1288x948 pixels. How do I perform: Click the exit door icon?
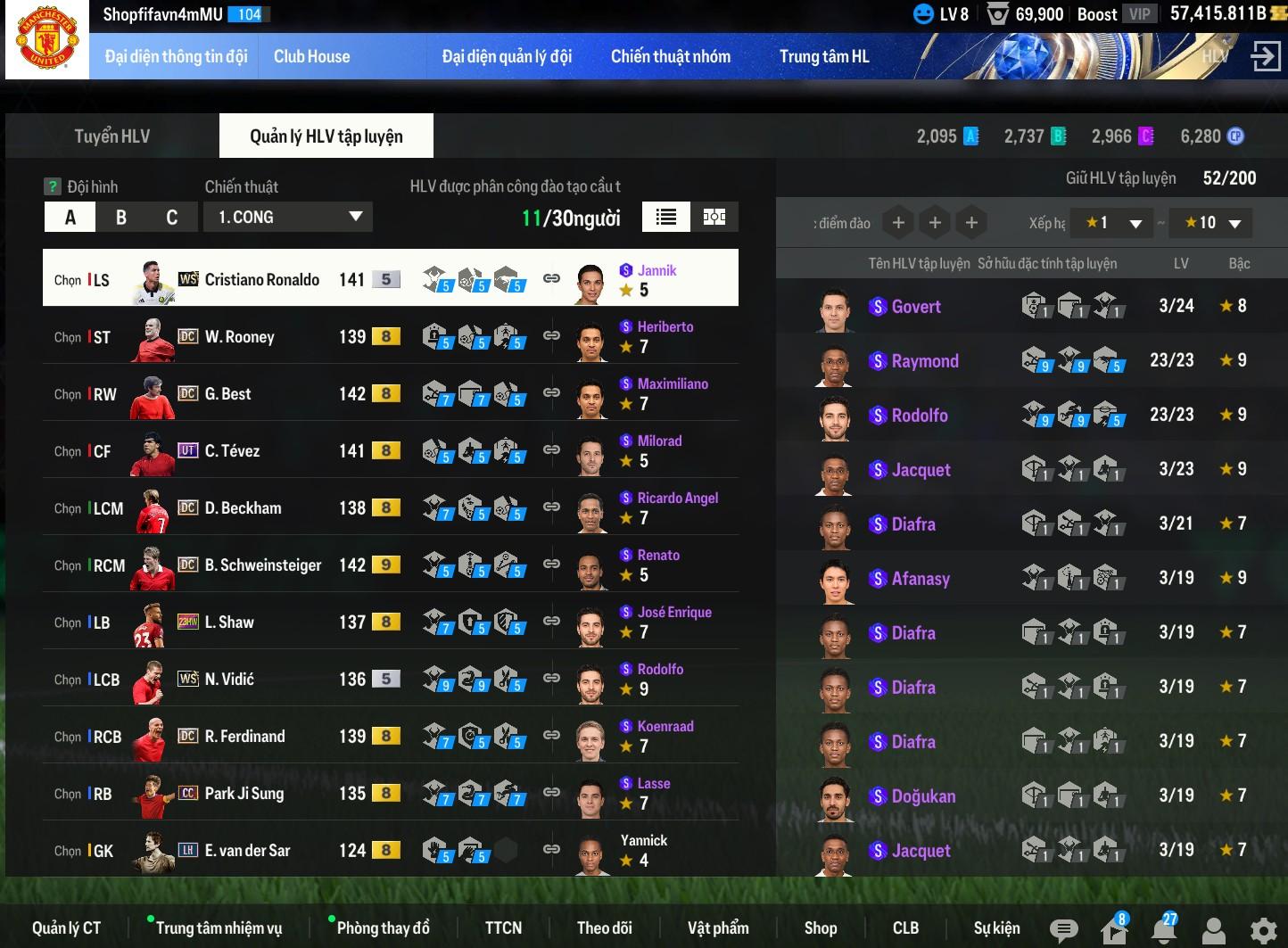[x=1265, y=56]
